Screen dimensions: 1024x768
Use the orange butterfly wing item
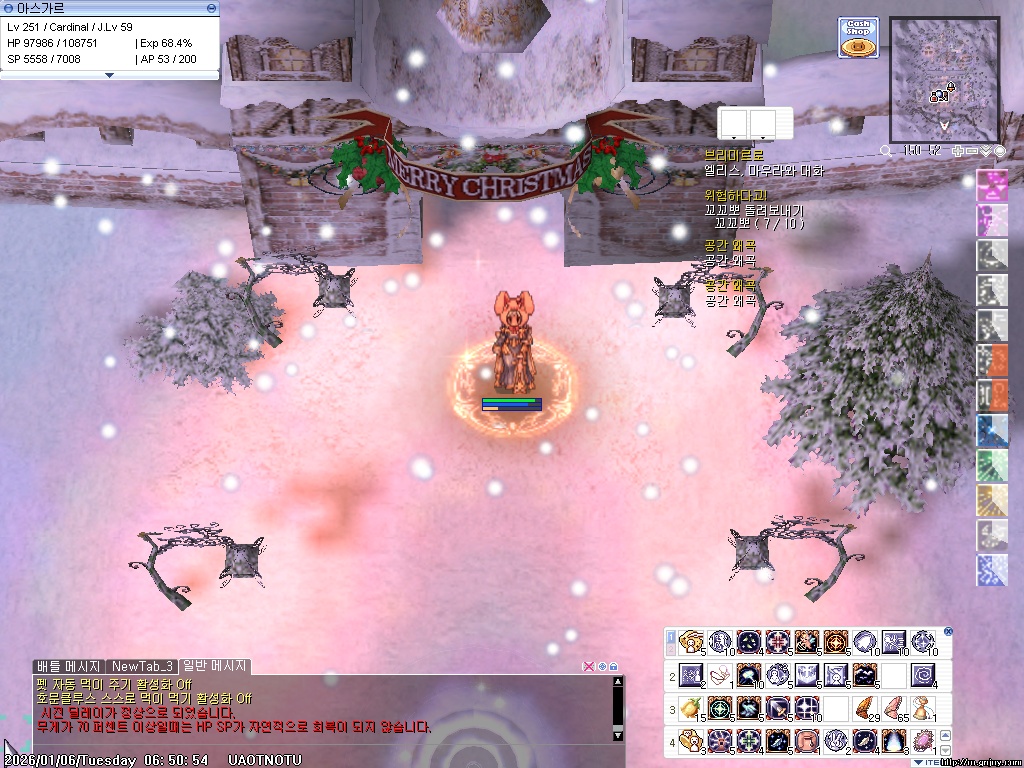pos(866,709)
